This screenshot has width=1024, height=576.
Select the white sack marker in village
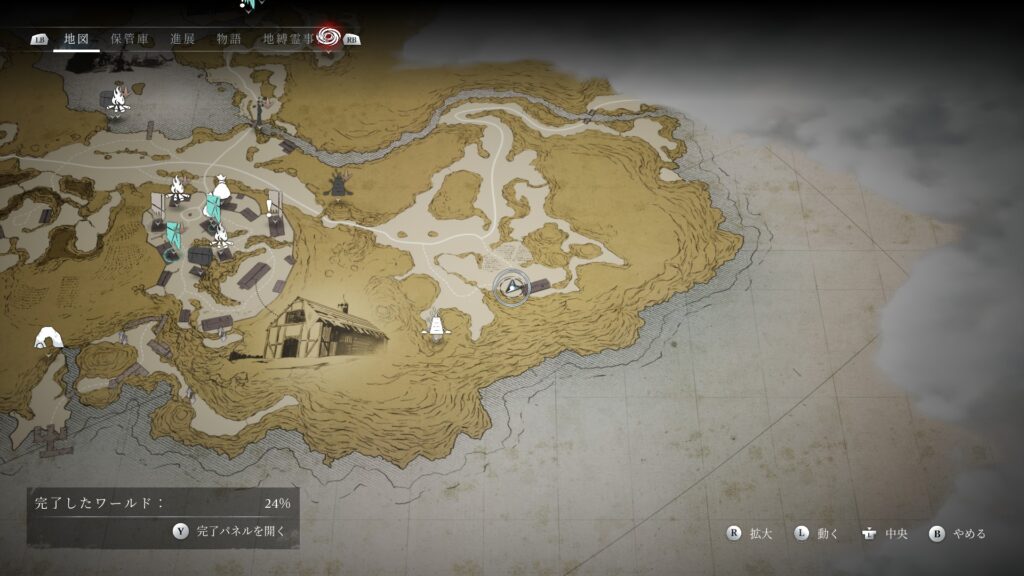click(220, 186)
